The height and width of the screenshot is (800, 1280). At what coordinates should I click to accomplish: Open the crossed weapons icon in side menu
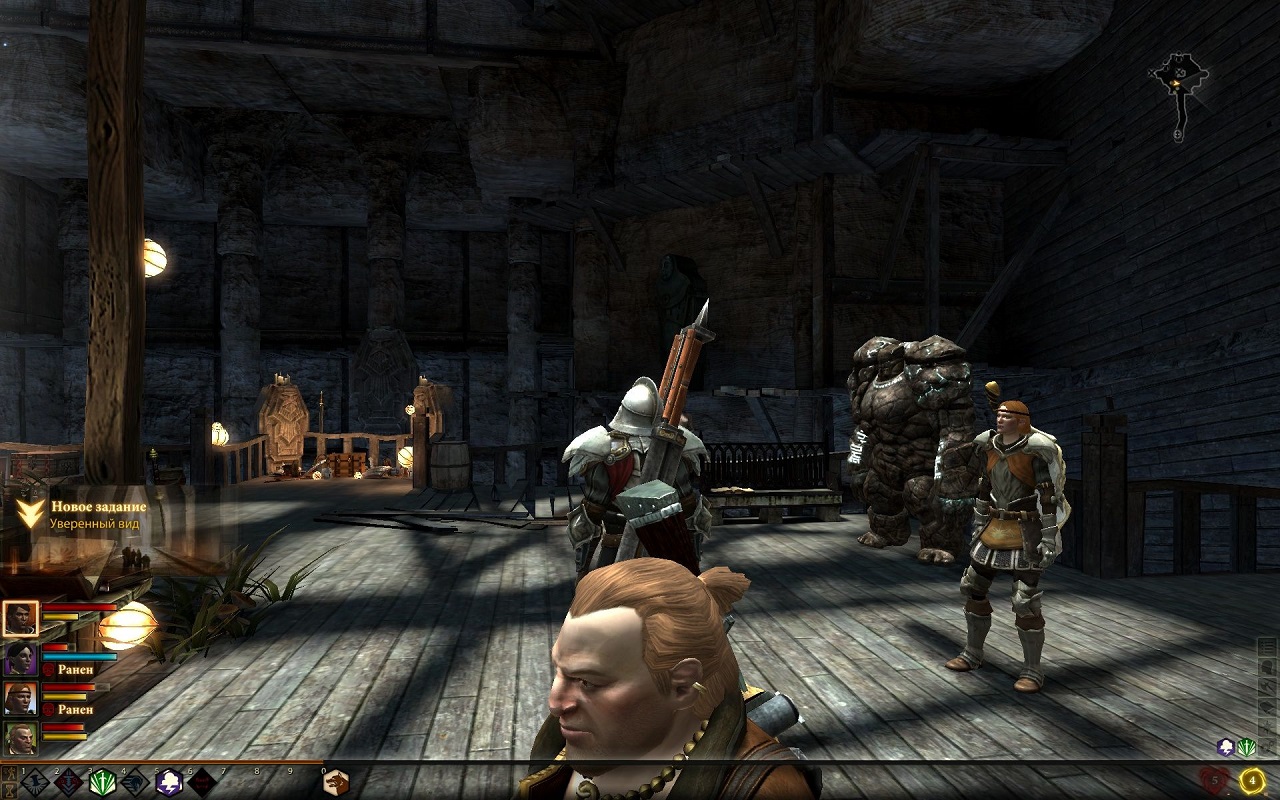1266,684
